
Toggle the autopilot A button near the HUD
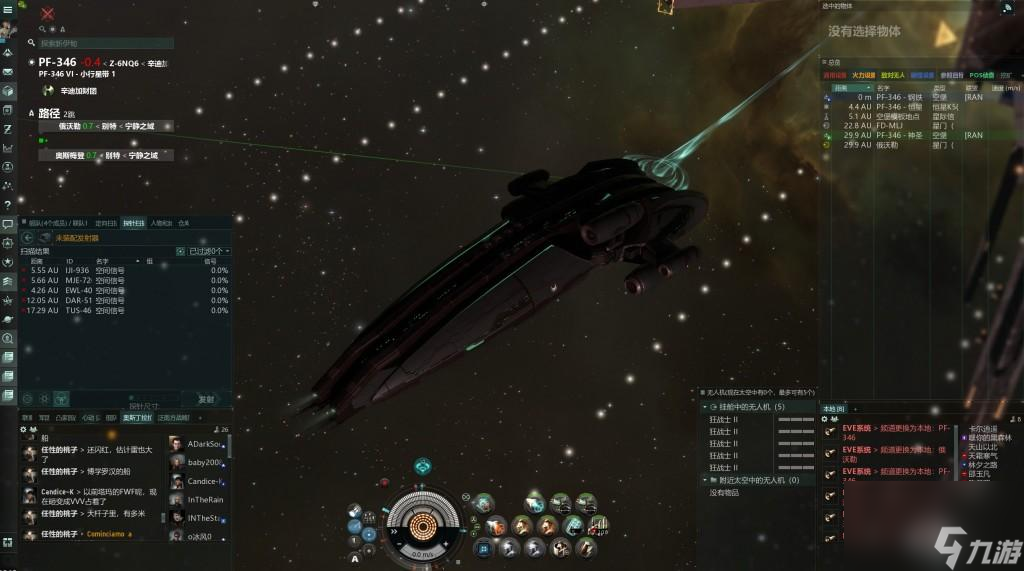[355, 558]
